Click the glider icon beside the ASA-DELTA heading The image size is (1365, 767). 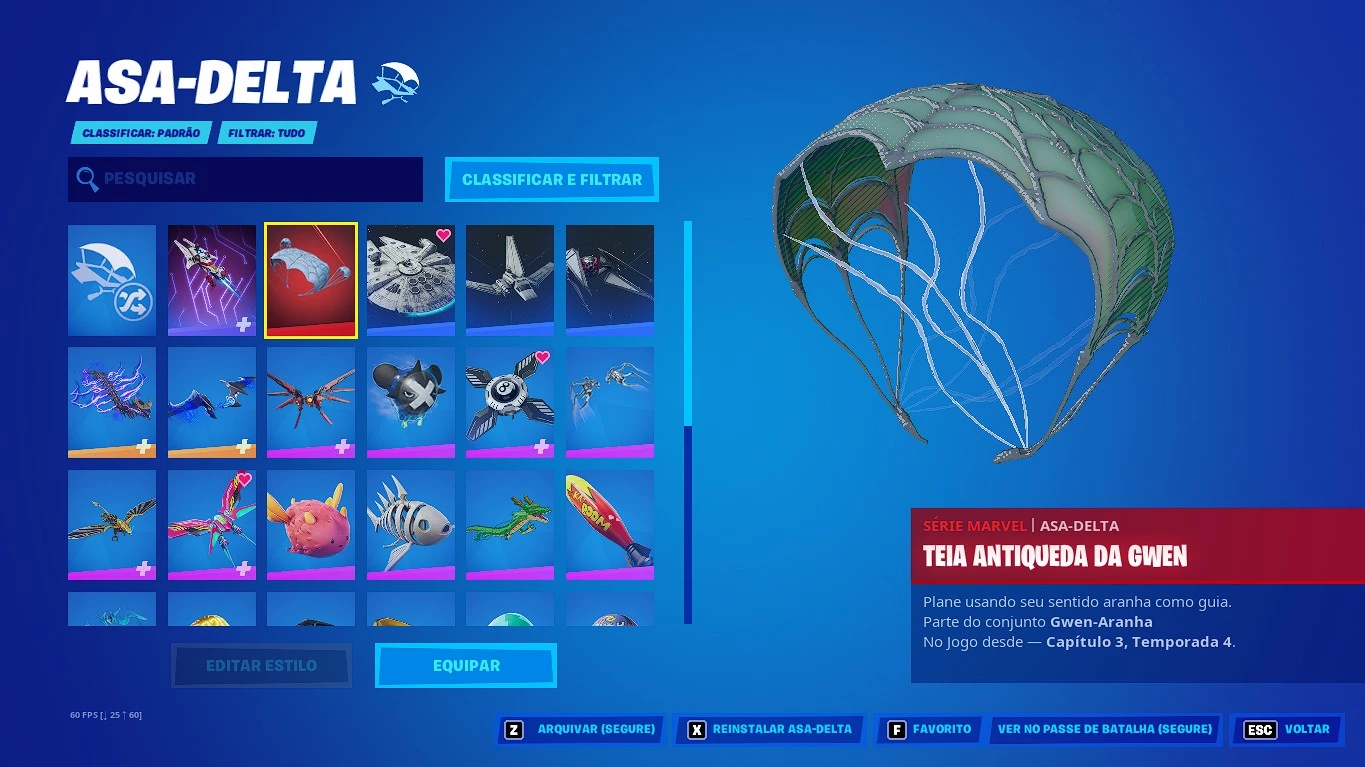tap(396, 82)
